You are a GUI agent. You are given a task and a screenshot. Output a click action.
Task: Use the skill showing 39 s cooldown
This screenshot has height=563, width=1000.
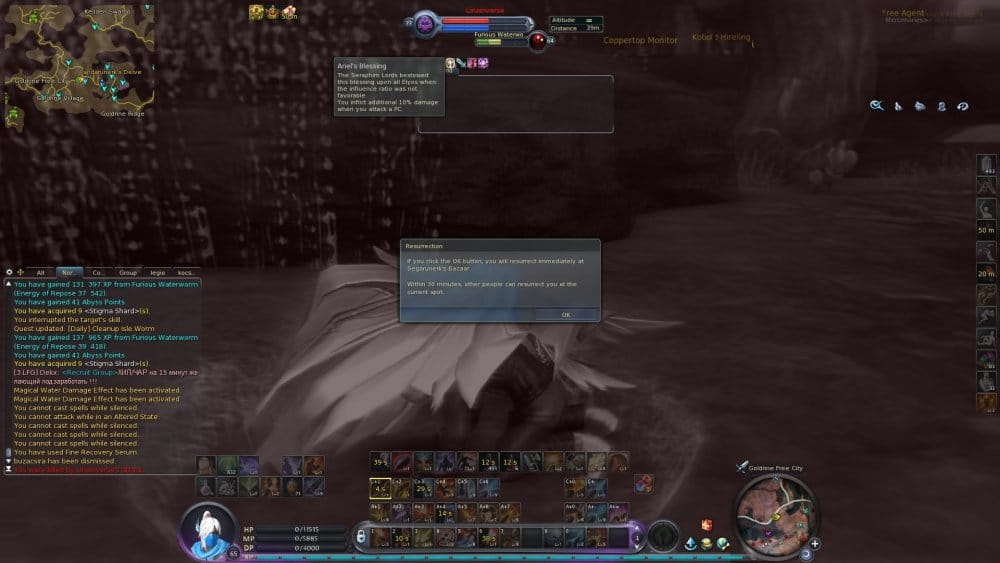[380, 462]
